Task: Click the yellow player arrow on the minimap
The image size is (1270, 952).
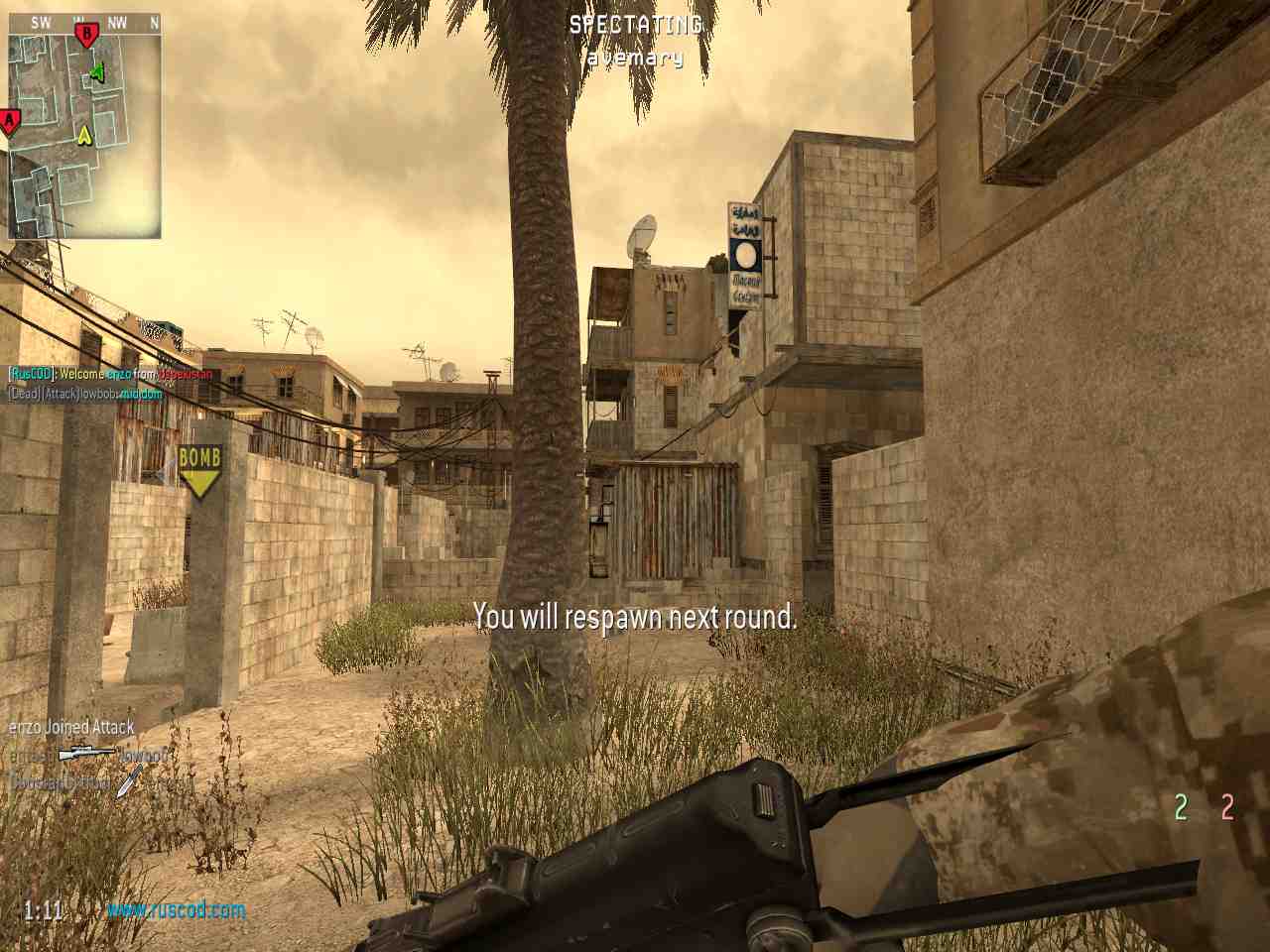Action: point(85,133)
